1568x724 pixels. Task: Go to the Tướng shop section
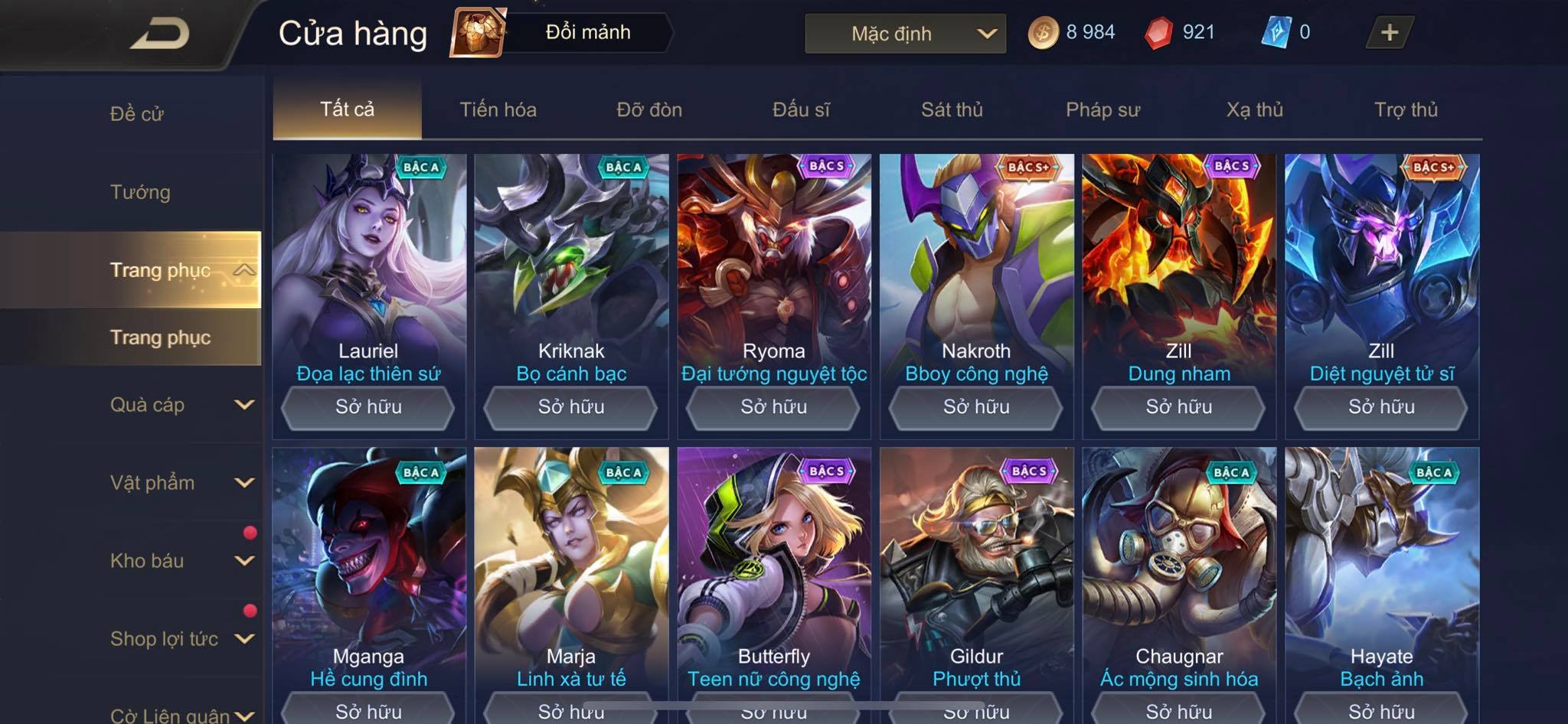pyautogui.click(x=140, y=192)
